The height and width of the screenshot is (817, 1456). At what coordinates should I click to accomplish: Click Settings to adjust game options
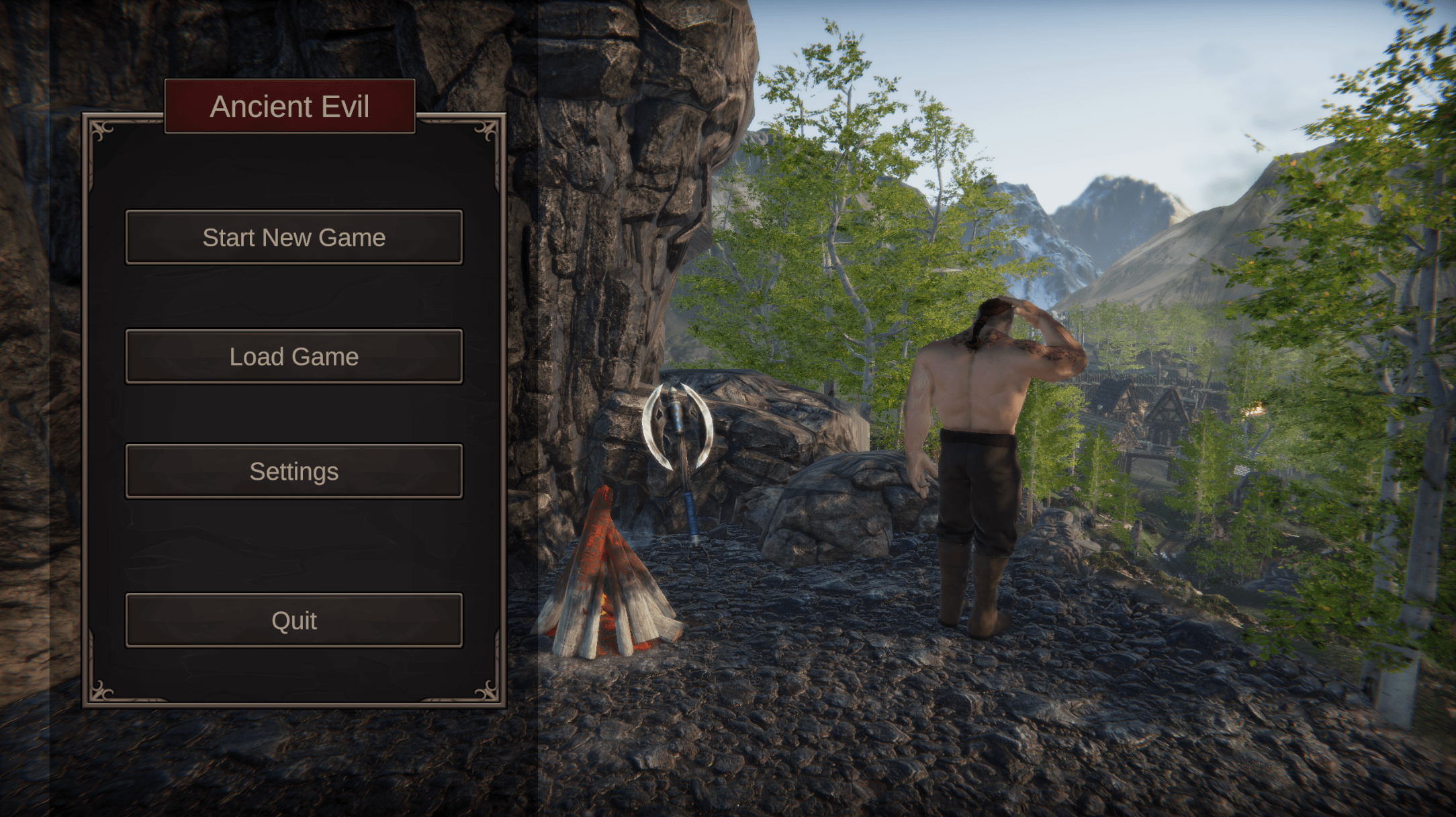(x=293, y=471)
